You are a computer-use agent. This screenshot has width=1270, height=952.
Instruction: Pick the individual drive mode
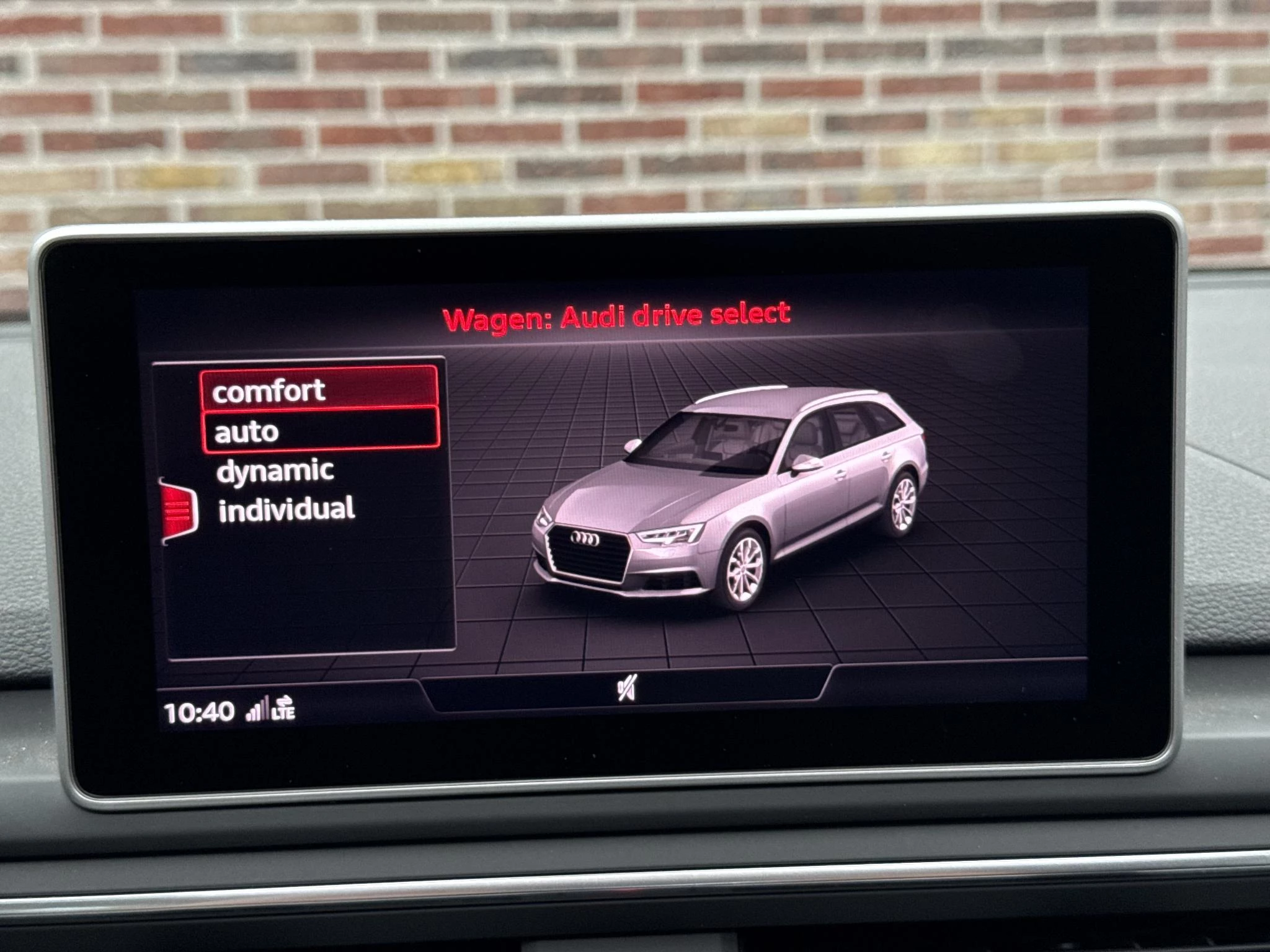pos(286,509)
